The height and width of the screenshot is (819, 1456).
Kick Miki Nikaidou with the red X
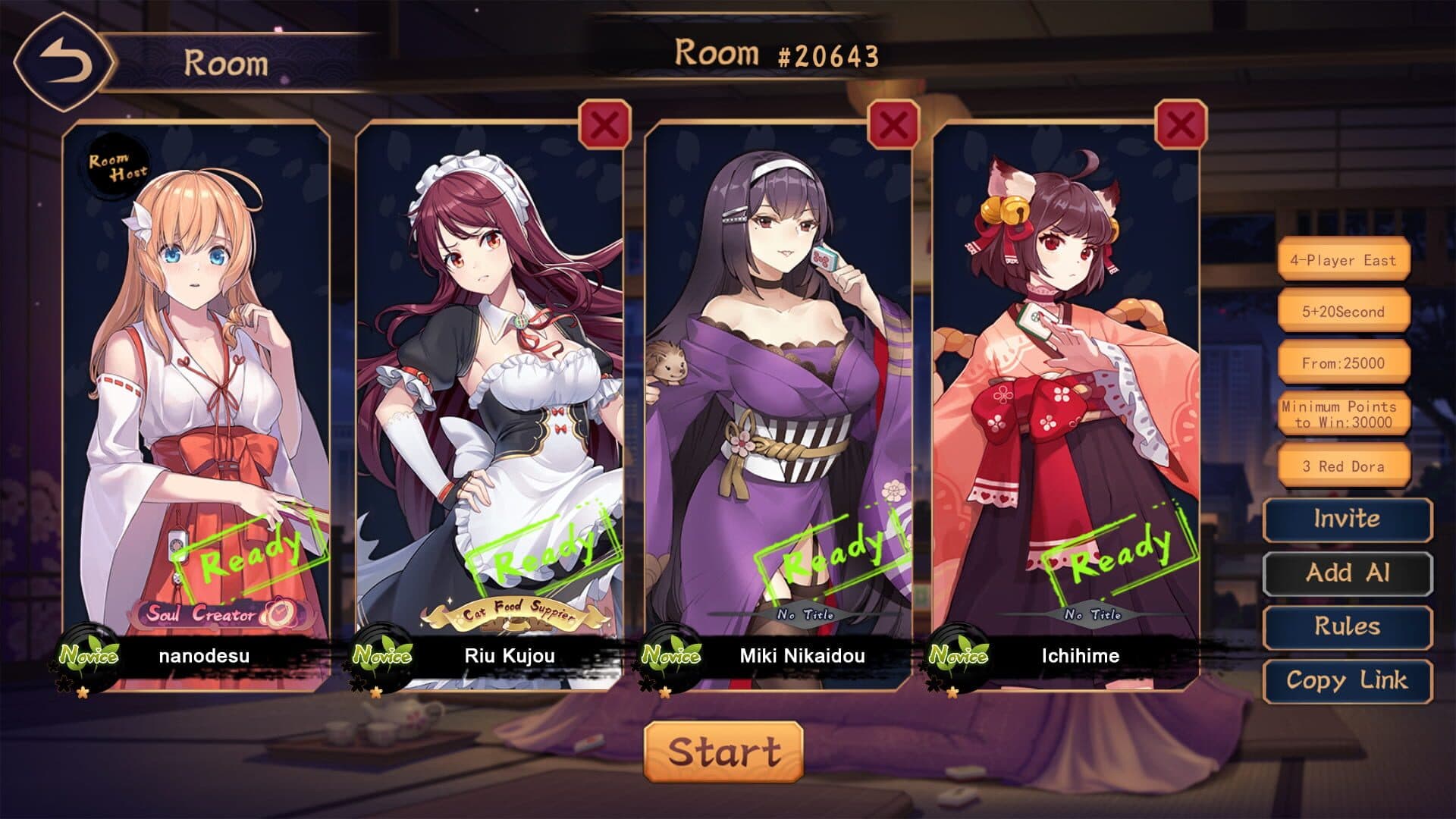(x=893, y=124)
